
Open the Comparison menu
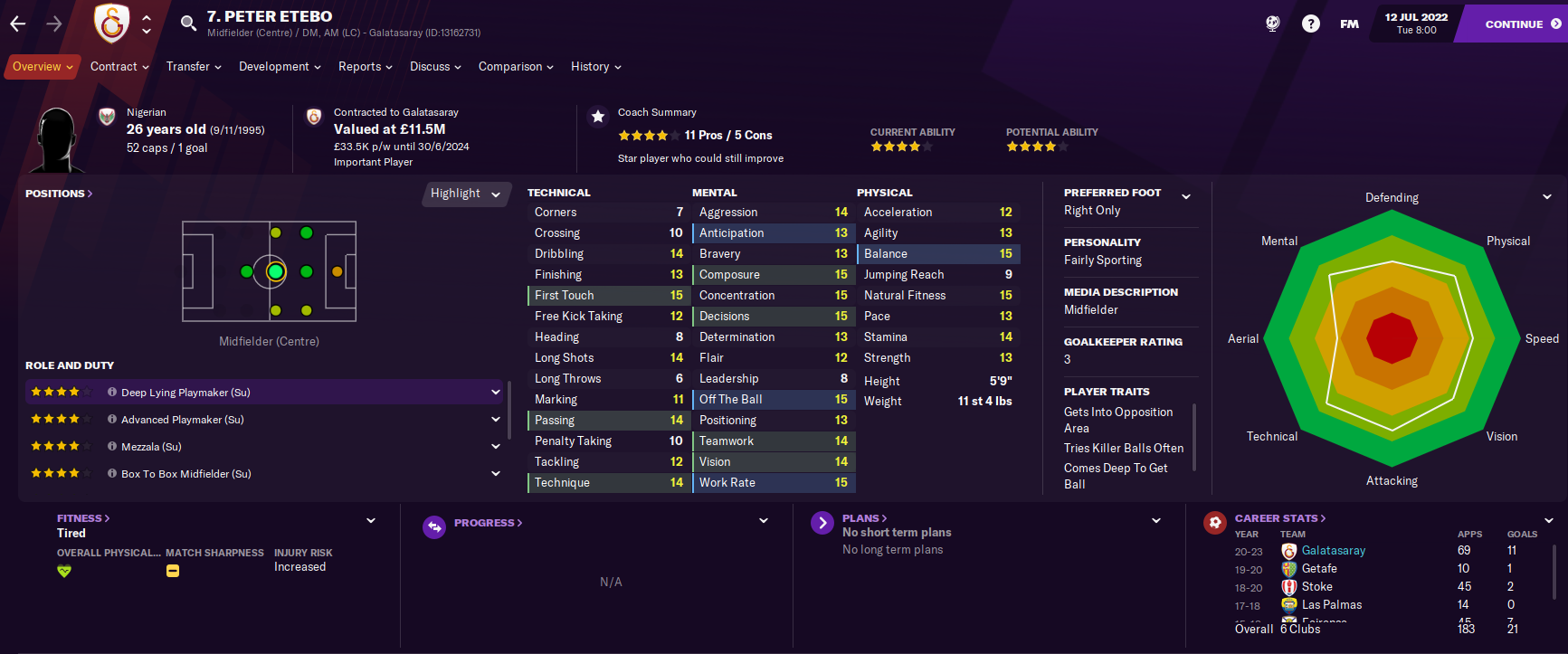click(516, 67)
